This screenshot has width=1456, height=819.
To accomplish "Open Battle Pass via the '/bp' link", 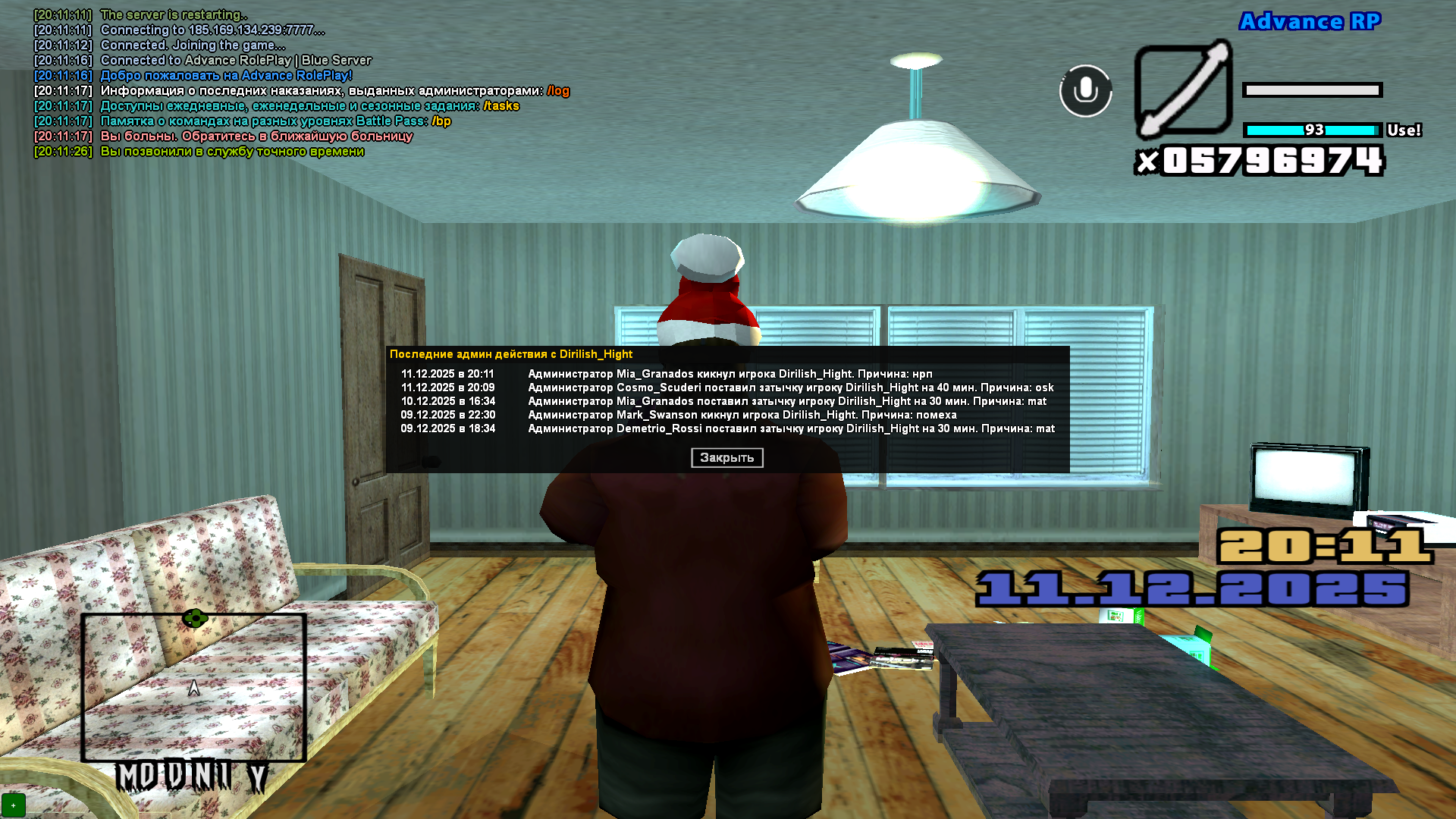I will pyautogui.click(x=442, y=121).
